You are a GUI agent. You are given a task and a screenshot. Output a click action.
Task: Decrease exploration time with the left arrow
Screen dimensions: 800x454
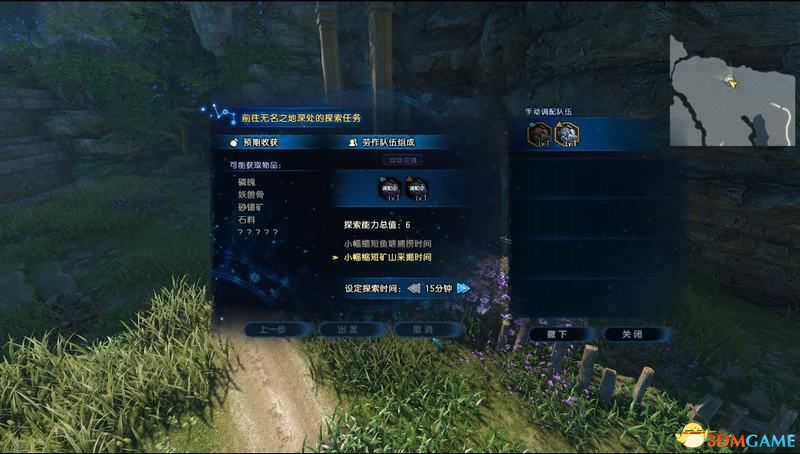(414, 288)
